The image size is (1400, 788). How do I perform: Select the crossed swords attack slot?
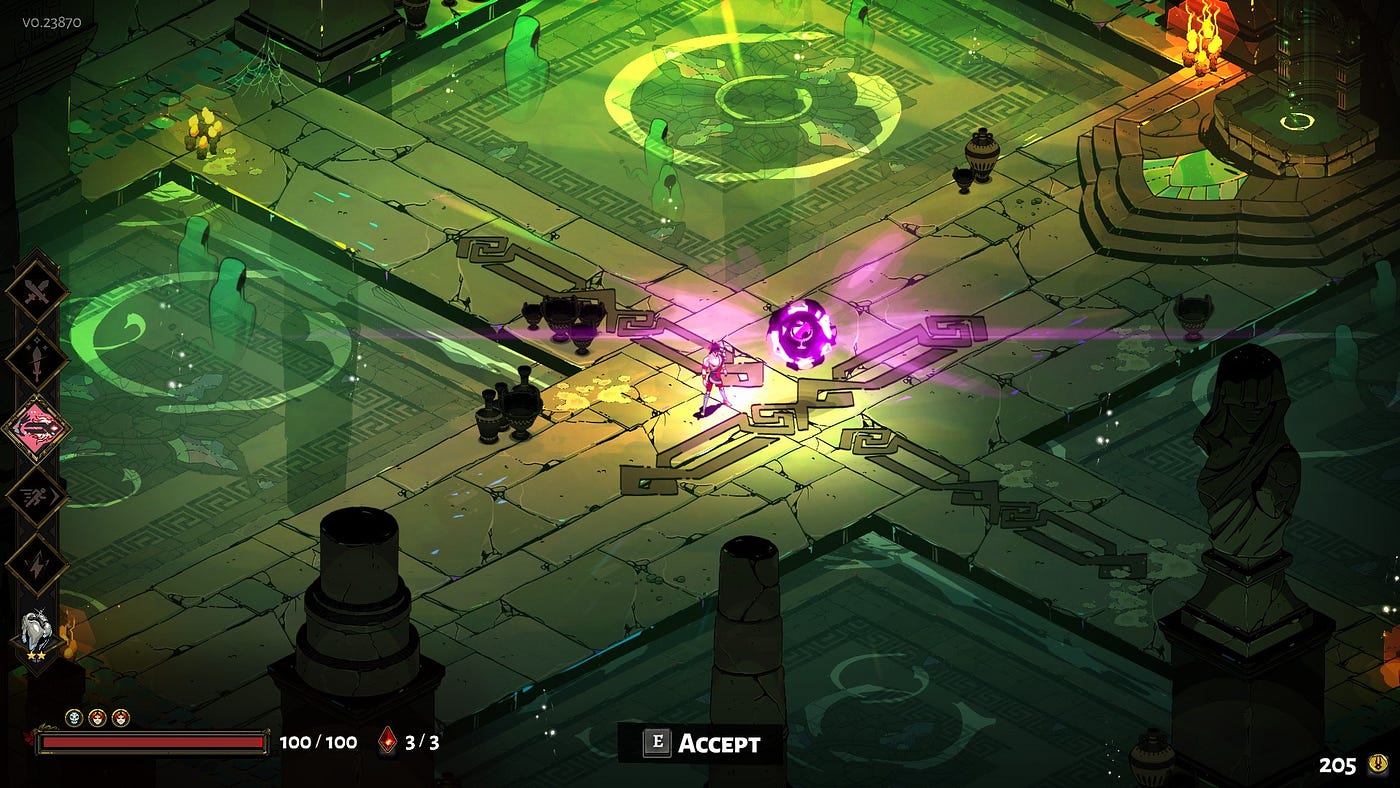pos(37,291)
